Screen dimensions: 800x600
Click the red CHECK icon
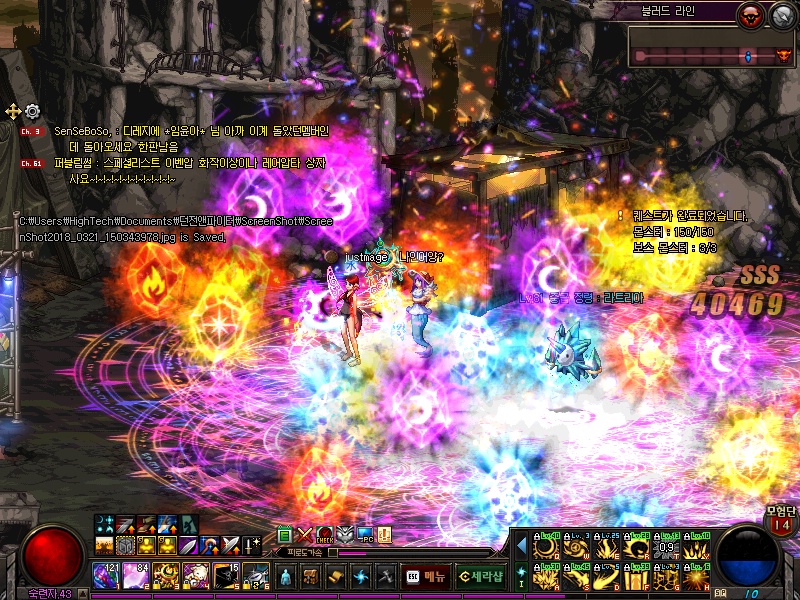pos(325,535)
